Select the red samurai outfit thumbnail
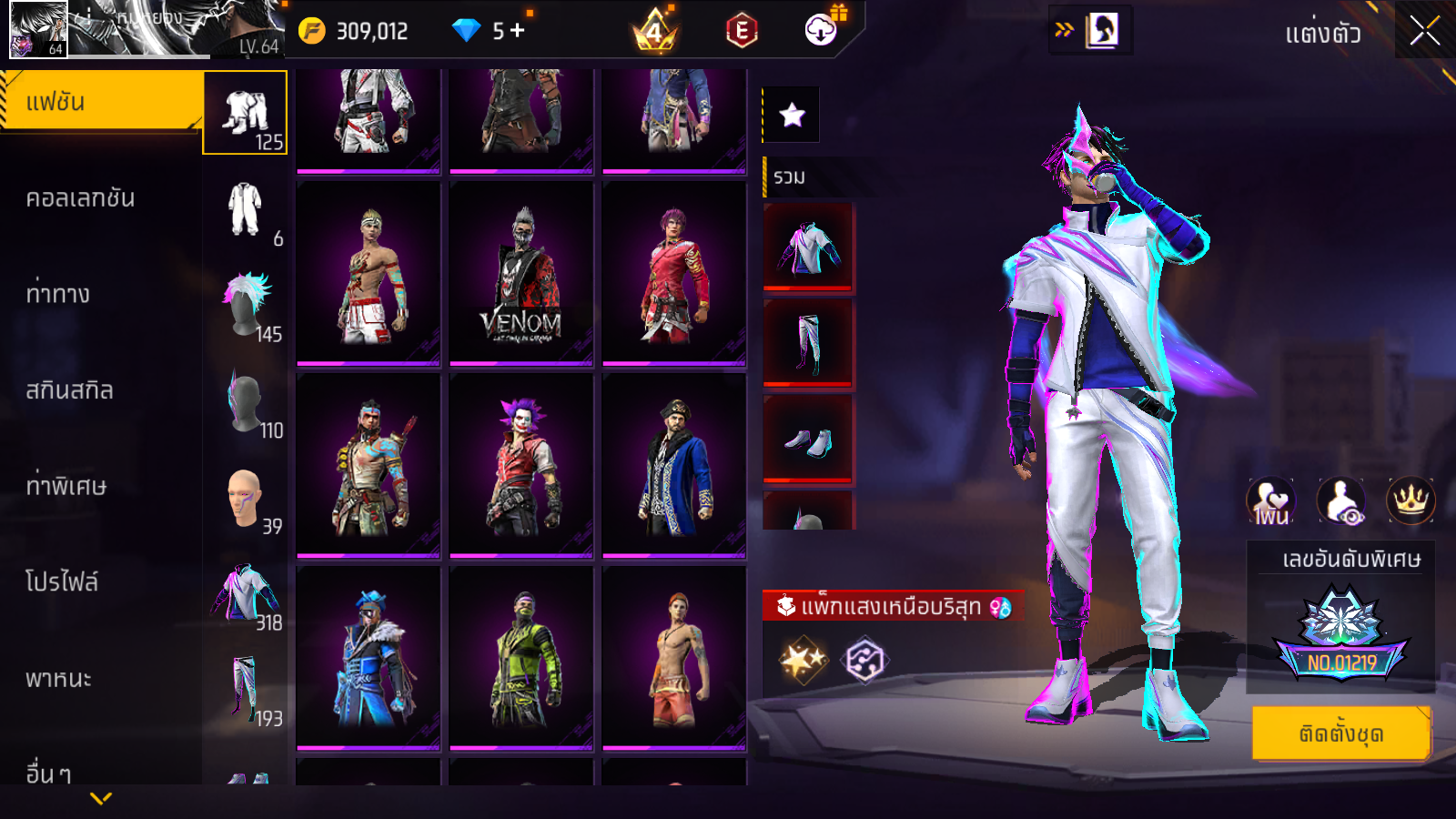Image resolution: width=1456 pixels, height=819 pixels. (674, 274)
